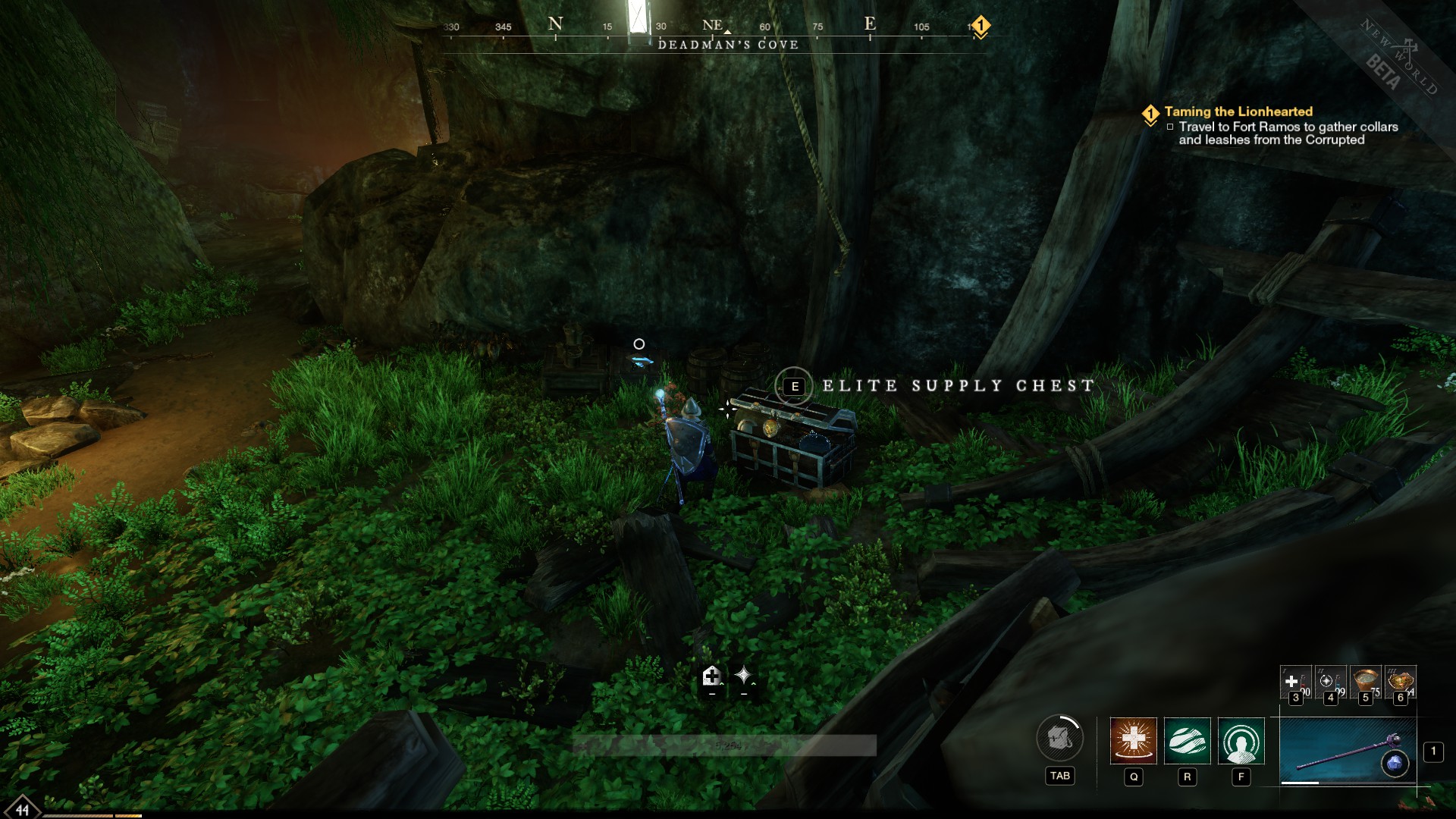Drink the water consumable in slot 5

tap(1365, 681)
